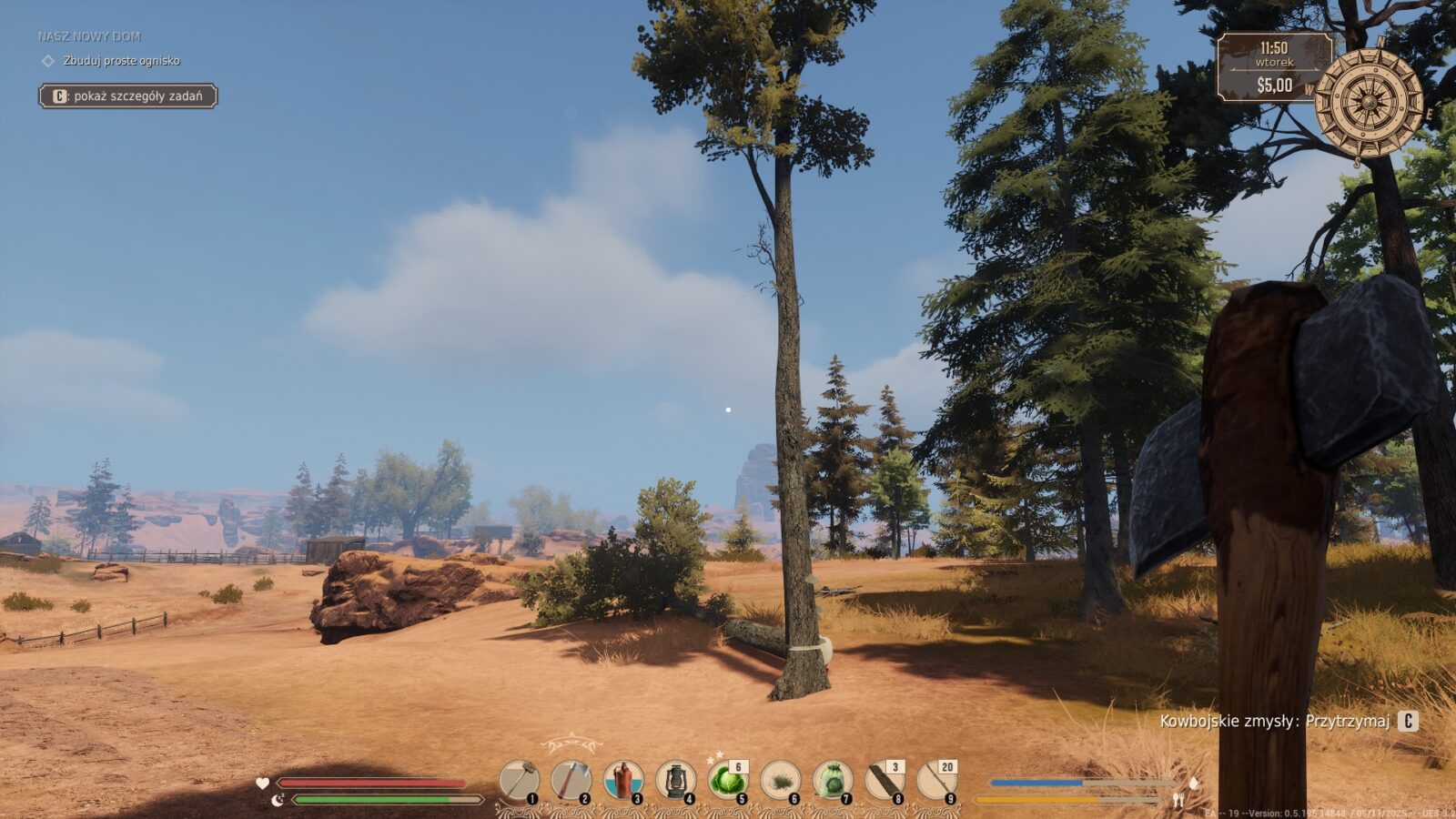
Task: Pick the dry grass hotbar slot
Action: 781,781
